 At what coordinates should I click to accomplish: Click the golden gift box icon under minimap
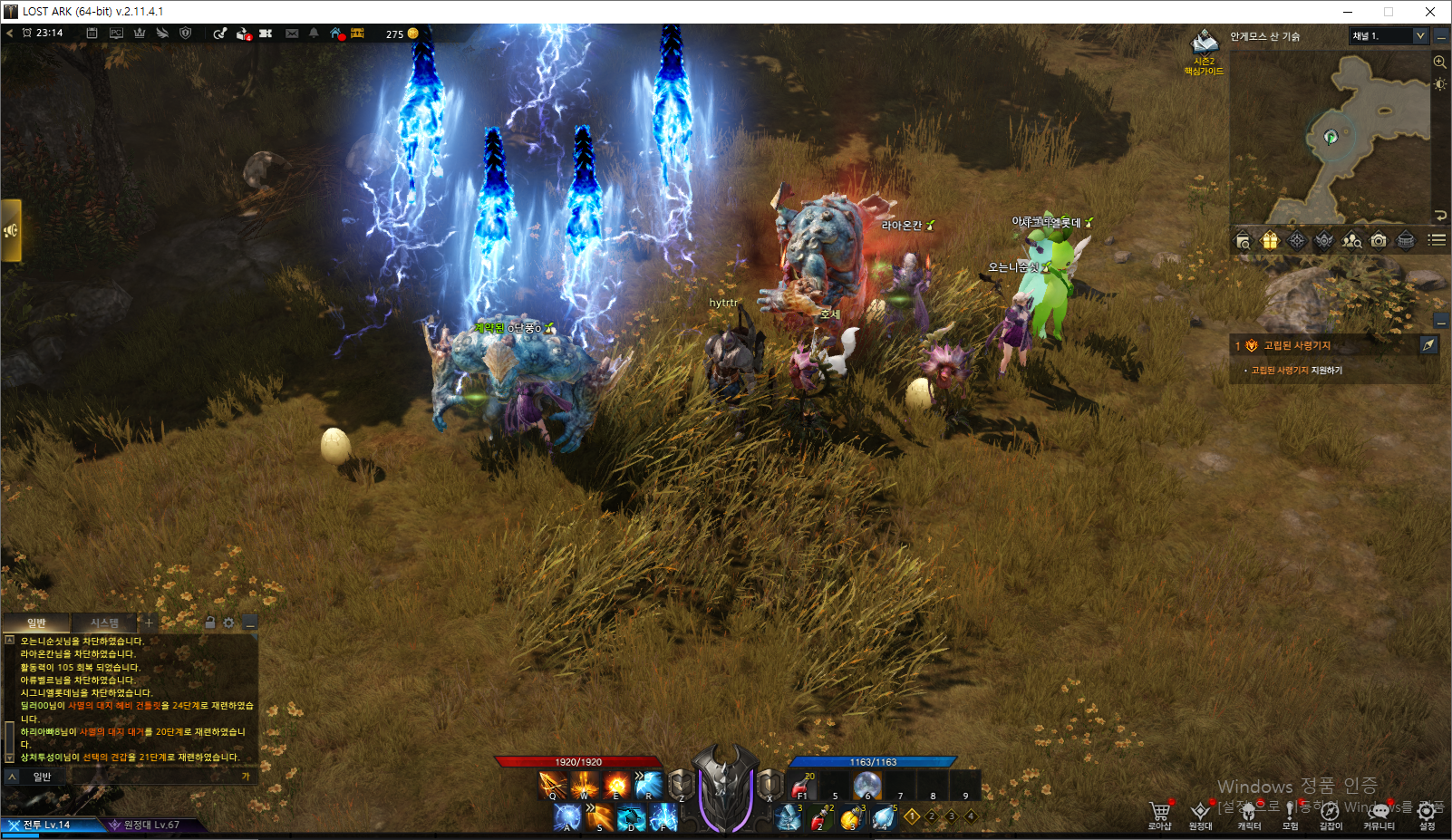[x=1270, y=240]
